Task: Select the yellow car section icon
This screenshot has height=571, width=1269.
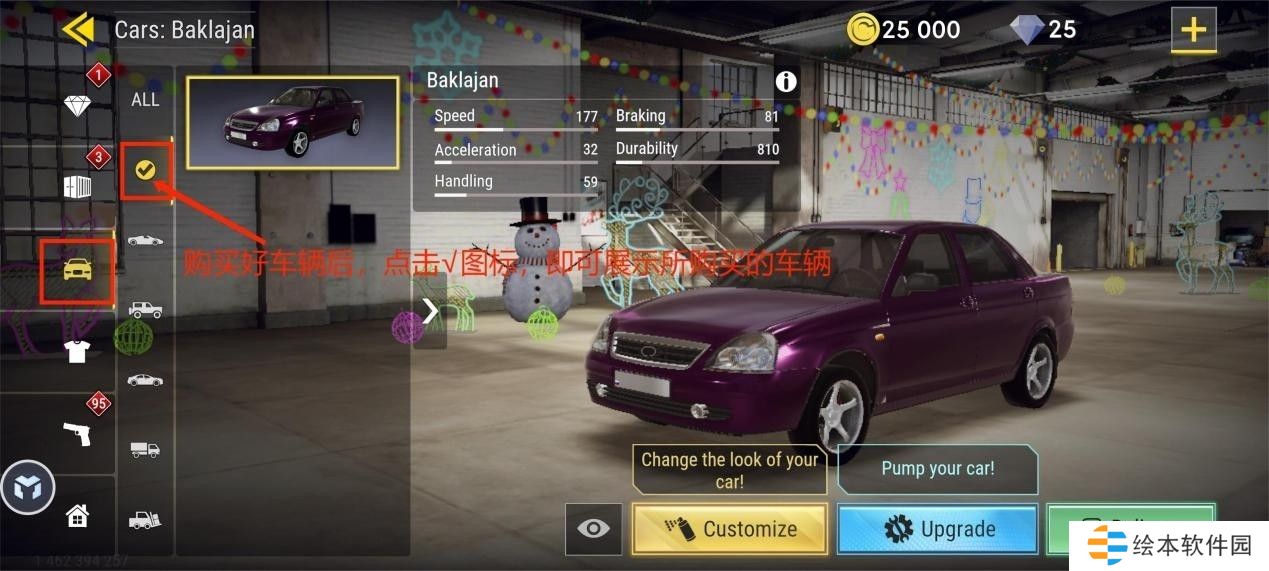Action: click(77, 269)
